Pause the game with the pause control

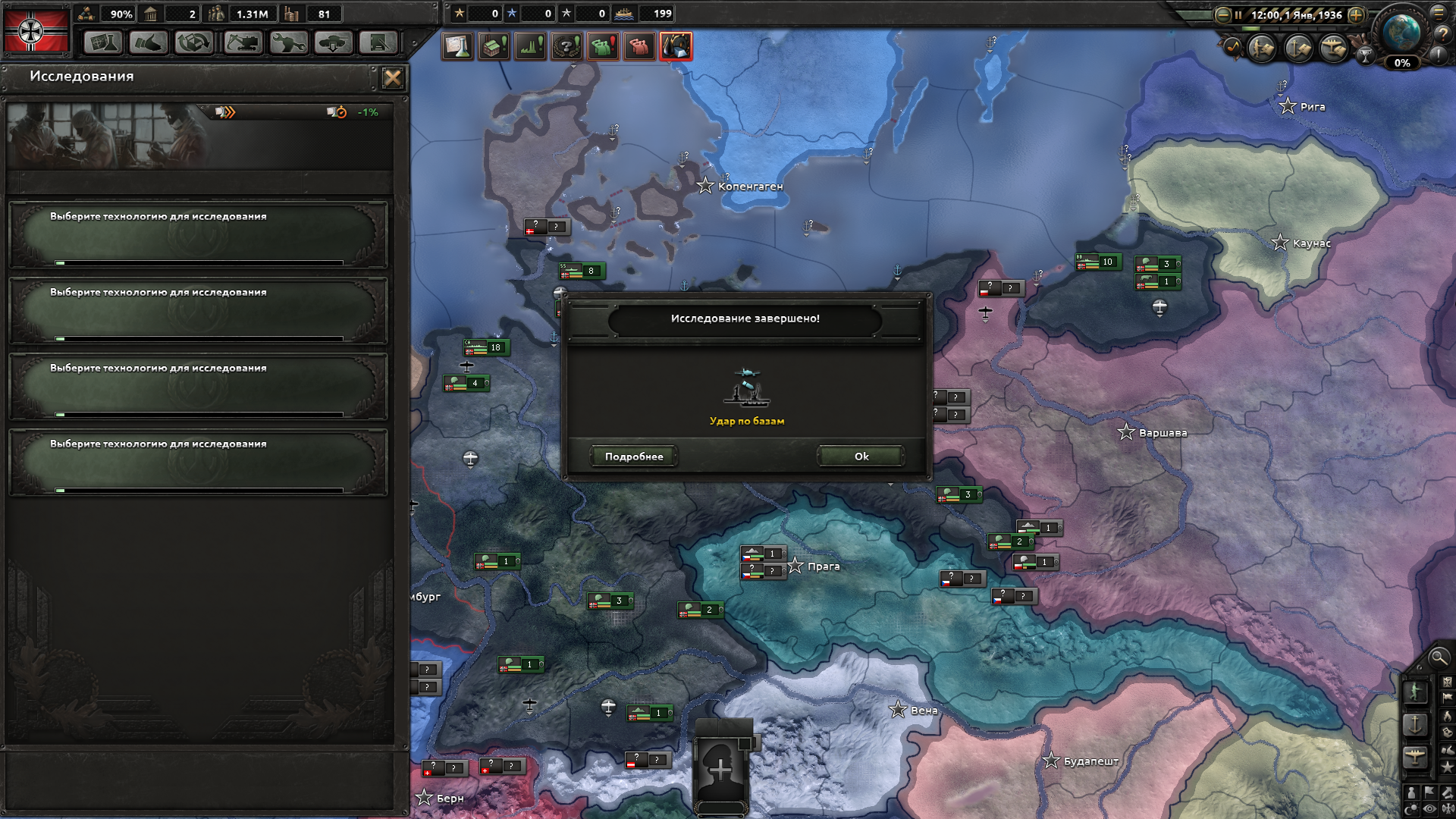pyautogui.click(x=1238, y=14)
